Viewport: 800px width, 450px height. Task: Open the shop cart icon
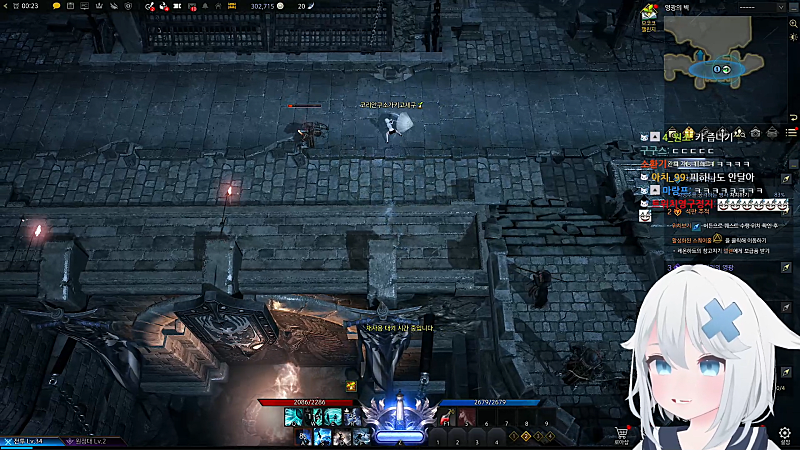click(x=622, y=434)
